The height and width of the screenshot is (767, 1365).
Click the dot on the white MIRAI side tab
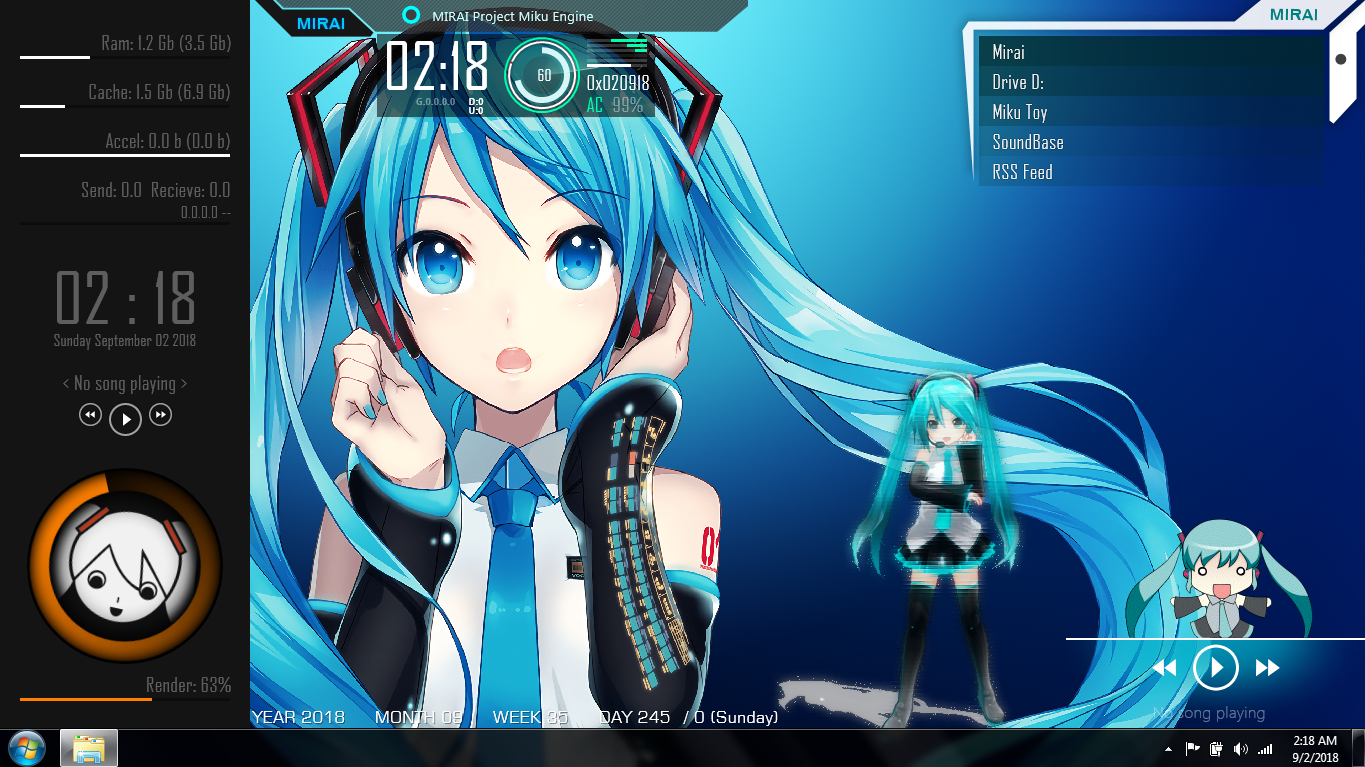(1342, 58)
